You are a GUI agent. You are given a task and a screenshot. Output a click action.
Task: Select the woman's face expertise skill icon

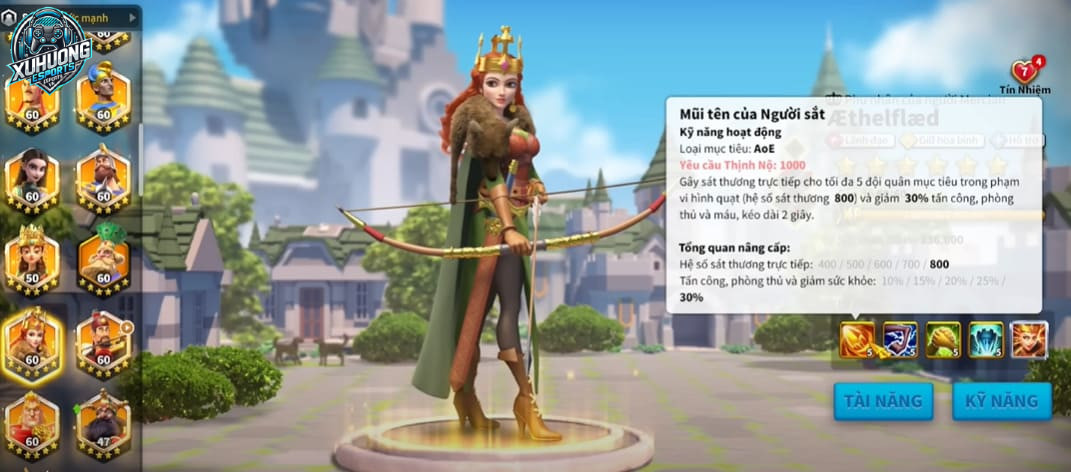pos(1029,340)
